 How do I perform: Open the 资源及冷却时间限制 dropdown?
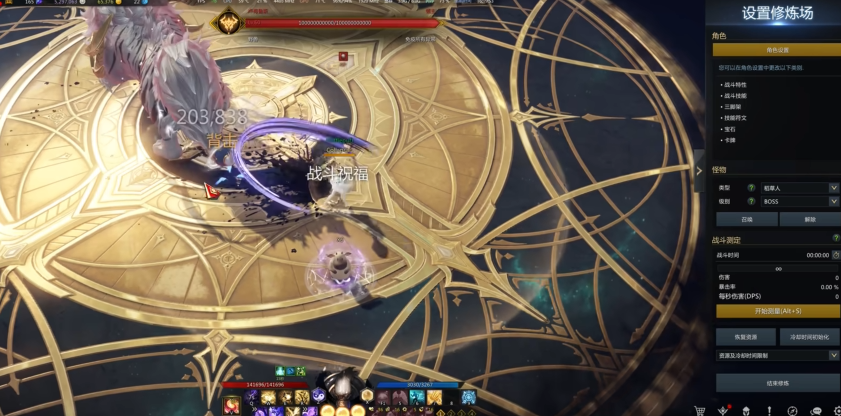[777, 355]
